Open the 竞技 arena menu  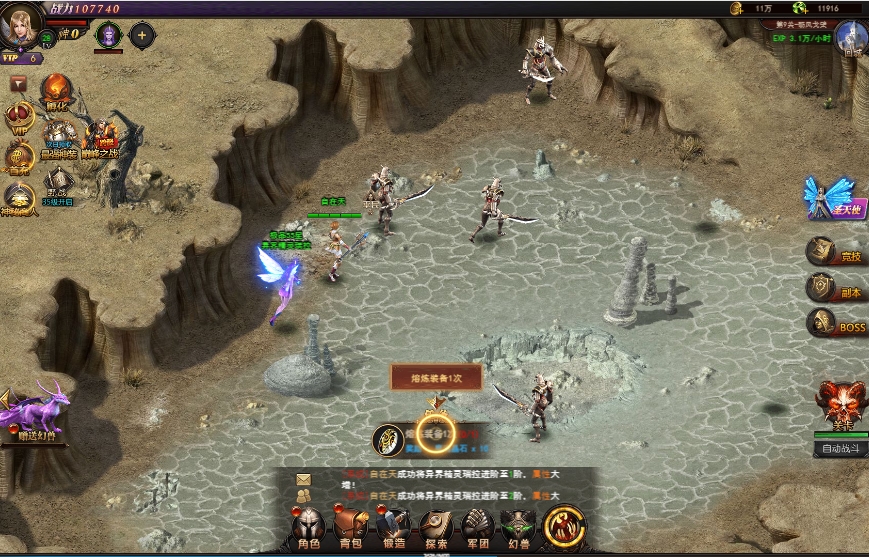click(x=835, y=252)
